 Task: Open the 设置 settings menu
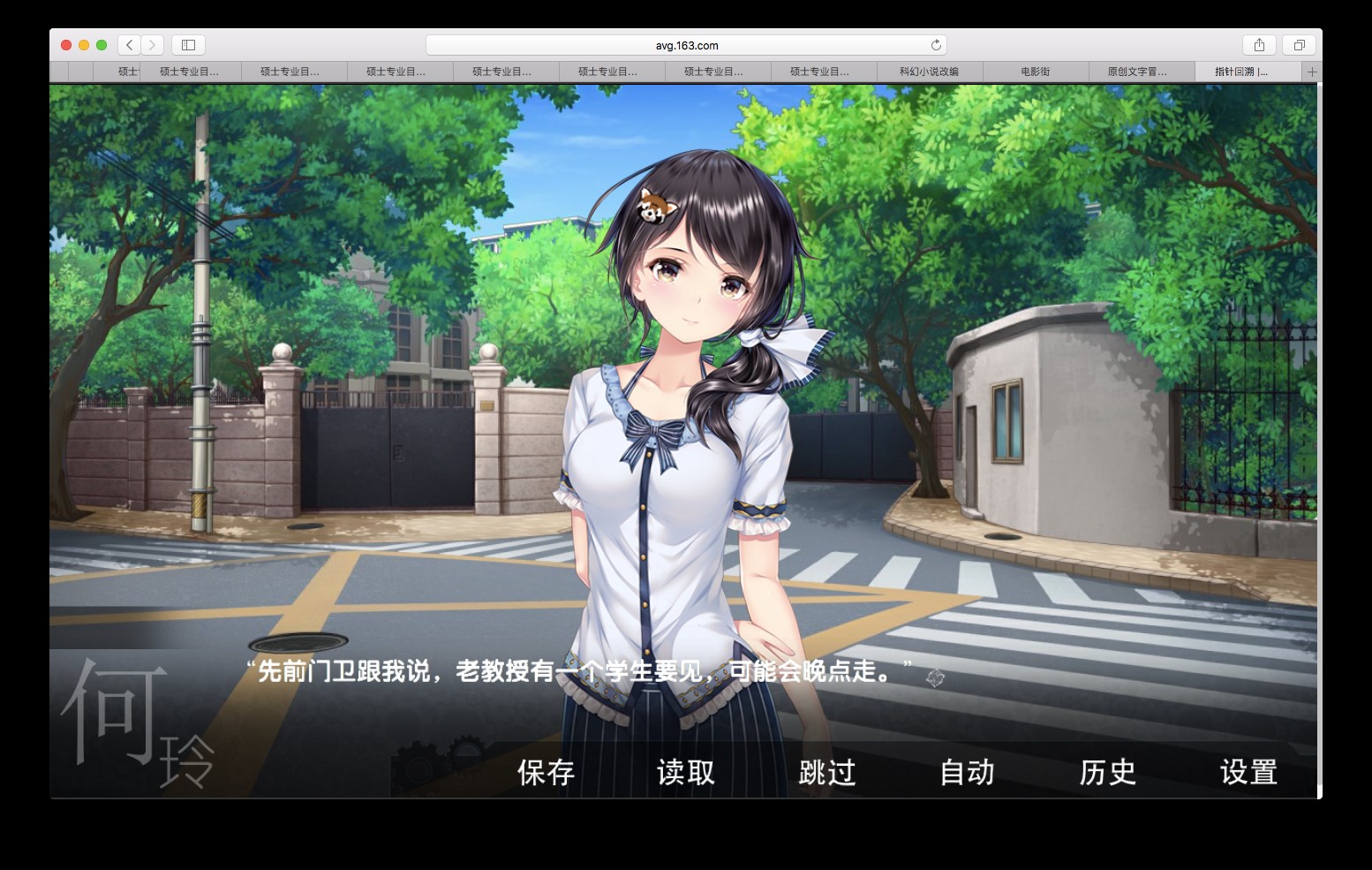click(x=1248, y=772)
